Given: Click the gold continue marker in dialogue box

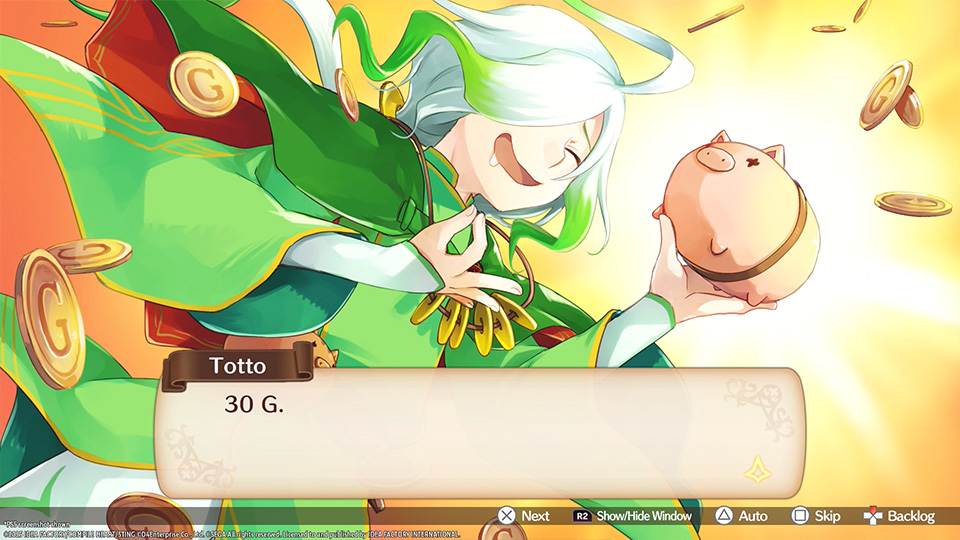Looking at the screenshot, I should [754, 466].
